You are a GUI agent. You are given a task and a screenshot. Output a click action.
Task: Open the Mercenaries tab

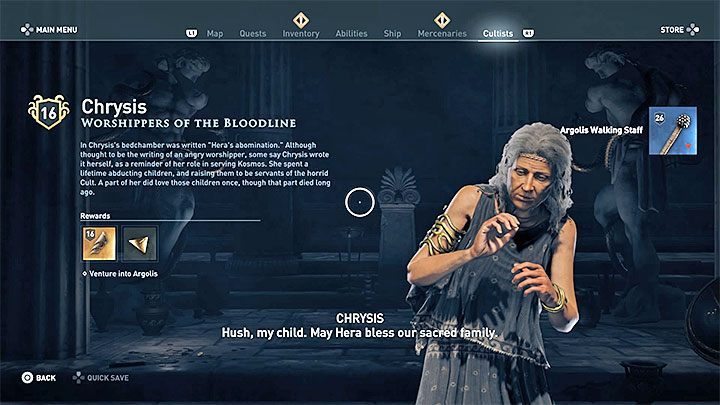tap(442, 33)
